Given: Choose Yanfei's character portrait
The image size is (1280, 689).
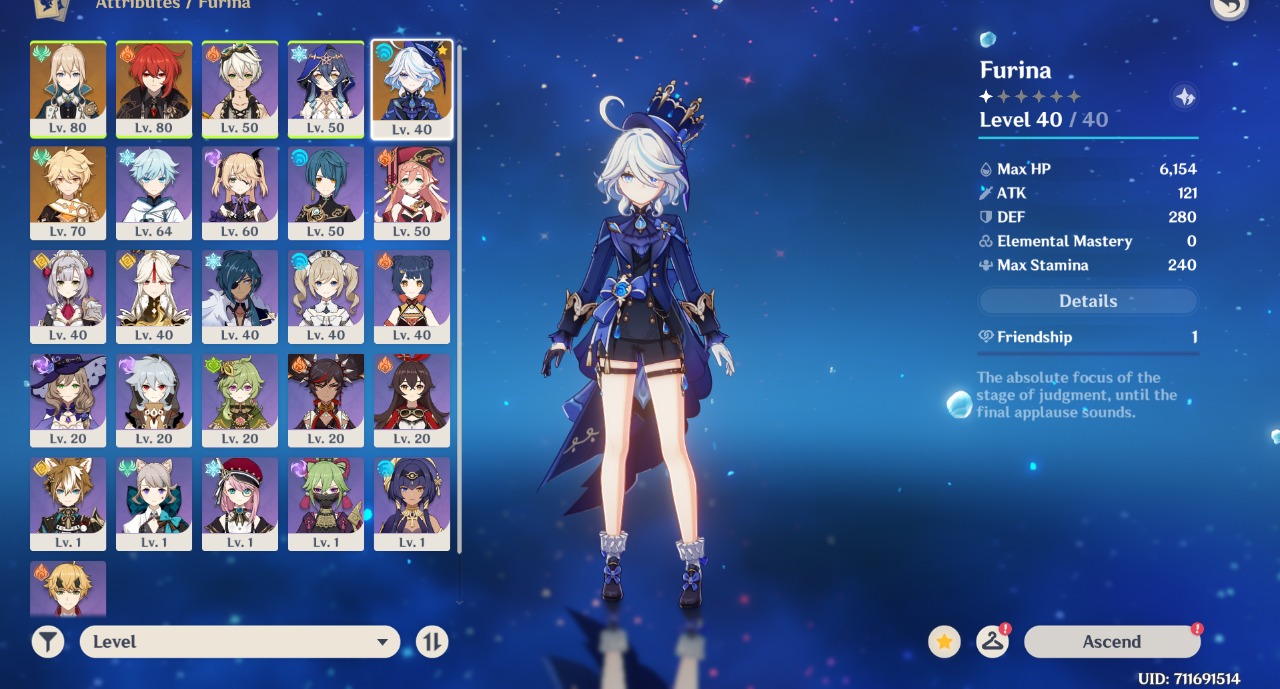Looking at the screenshot, I should tap(412, 192).
